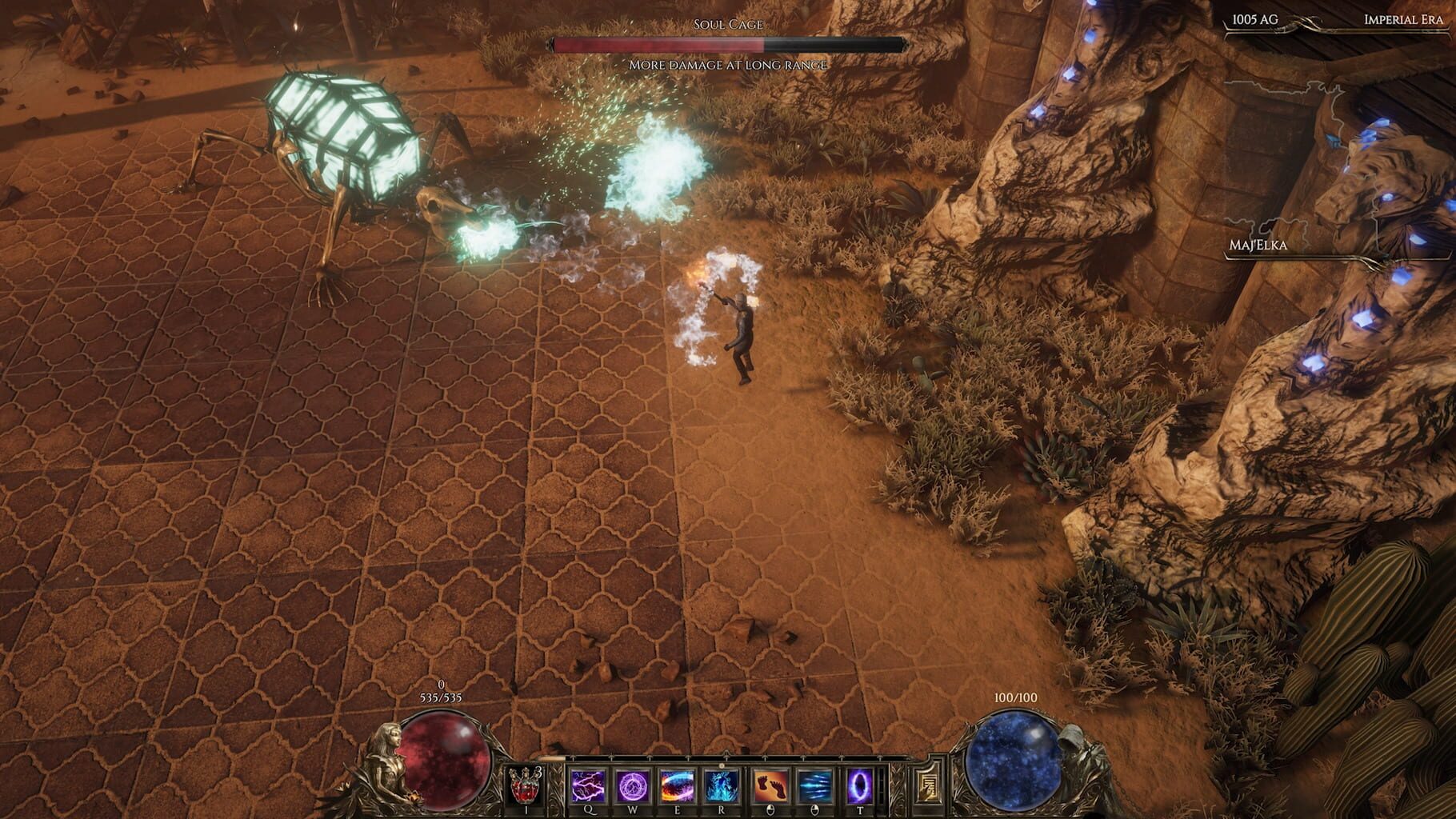Select the ice barrage right-mouse skill
The width and height of the screenshot is (1456, 819).
tap(814, 787)
